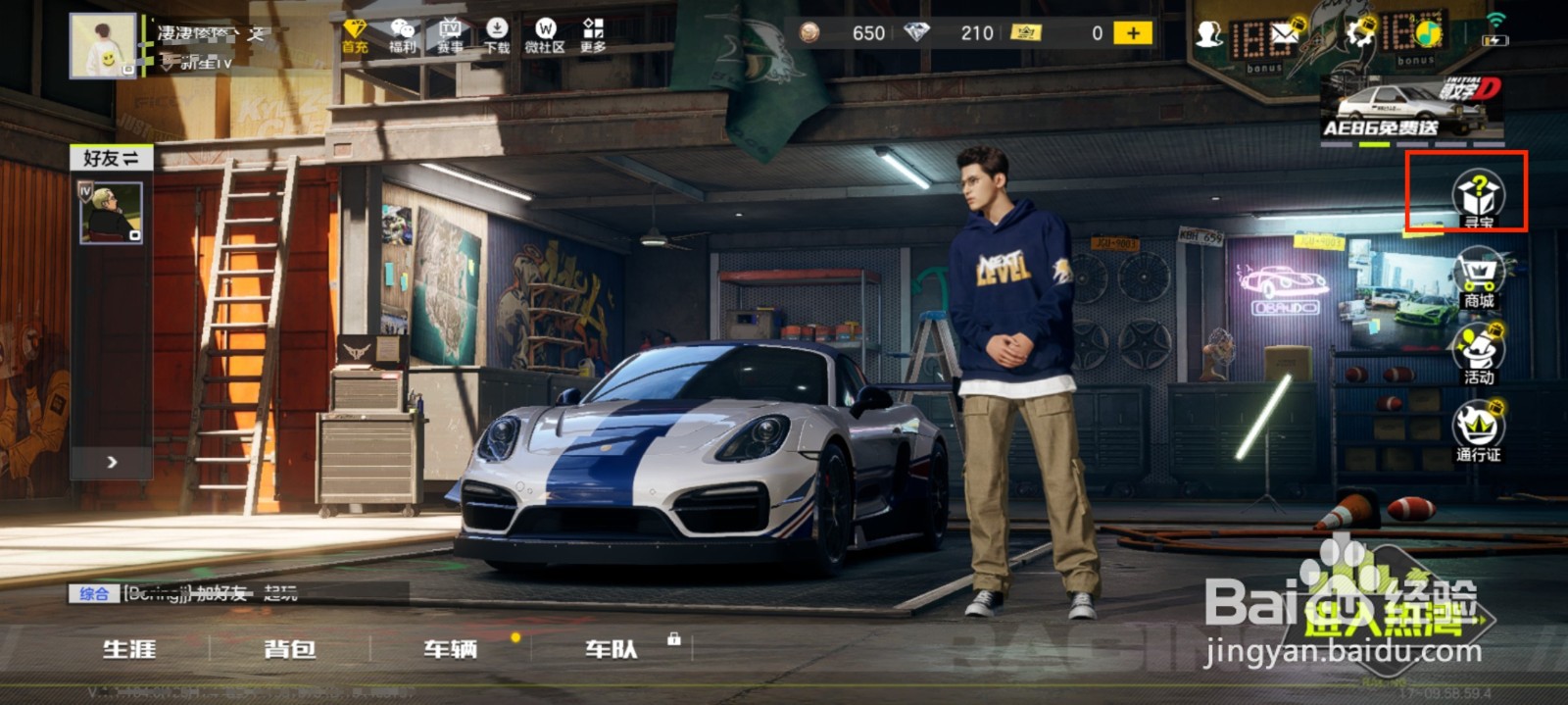Open the 车辆 vehicles menu

[x=451, y=649]
